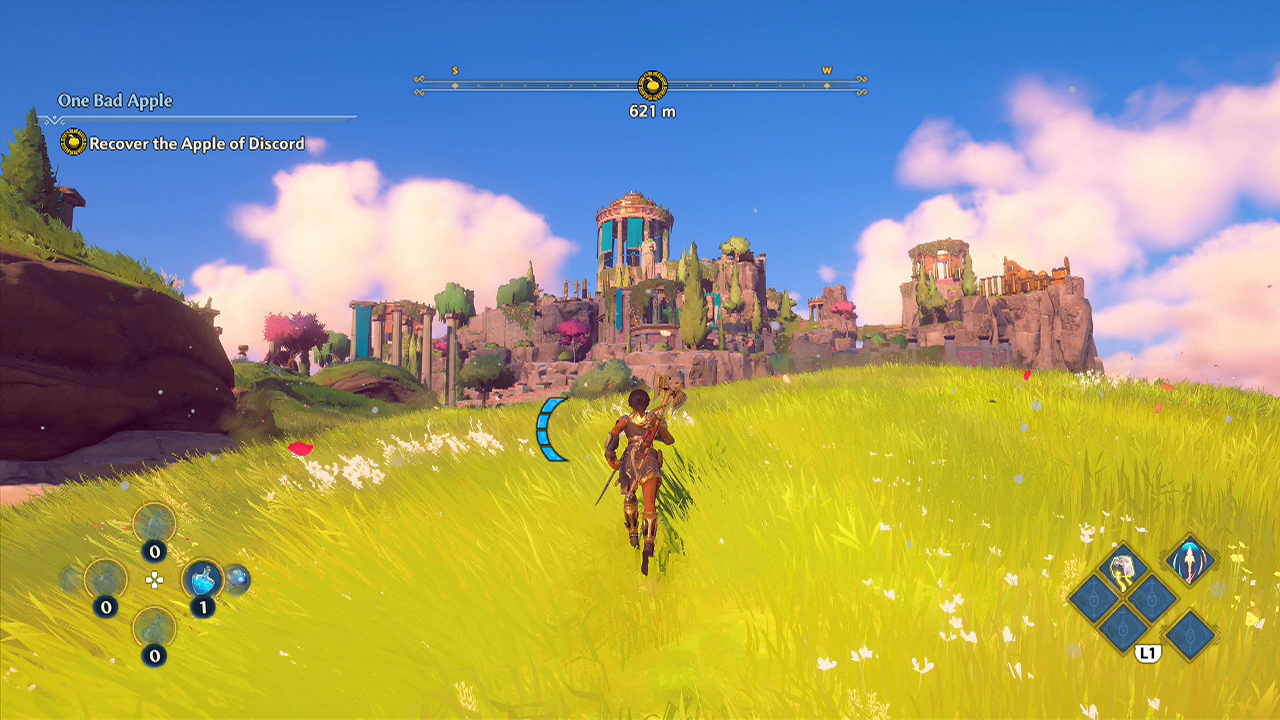Image resolution: width=1280 pixels, height=720 pixels.
Task: Click the small blue orb beside the potion
Action: pyautogui.click(x=237, y=578)
